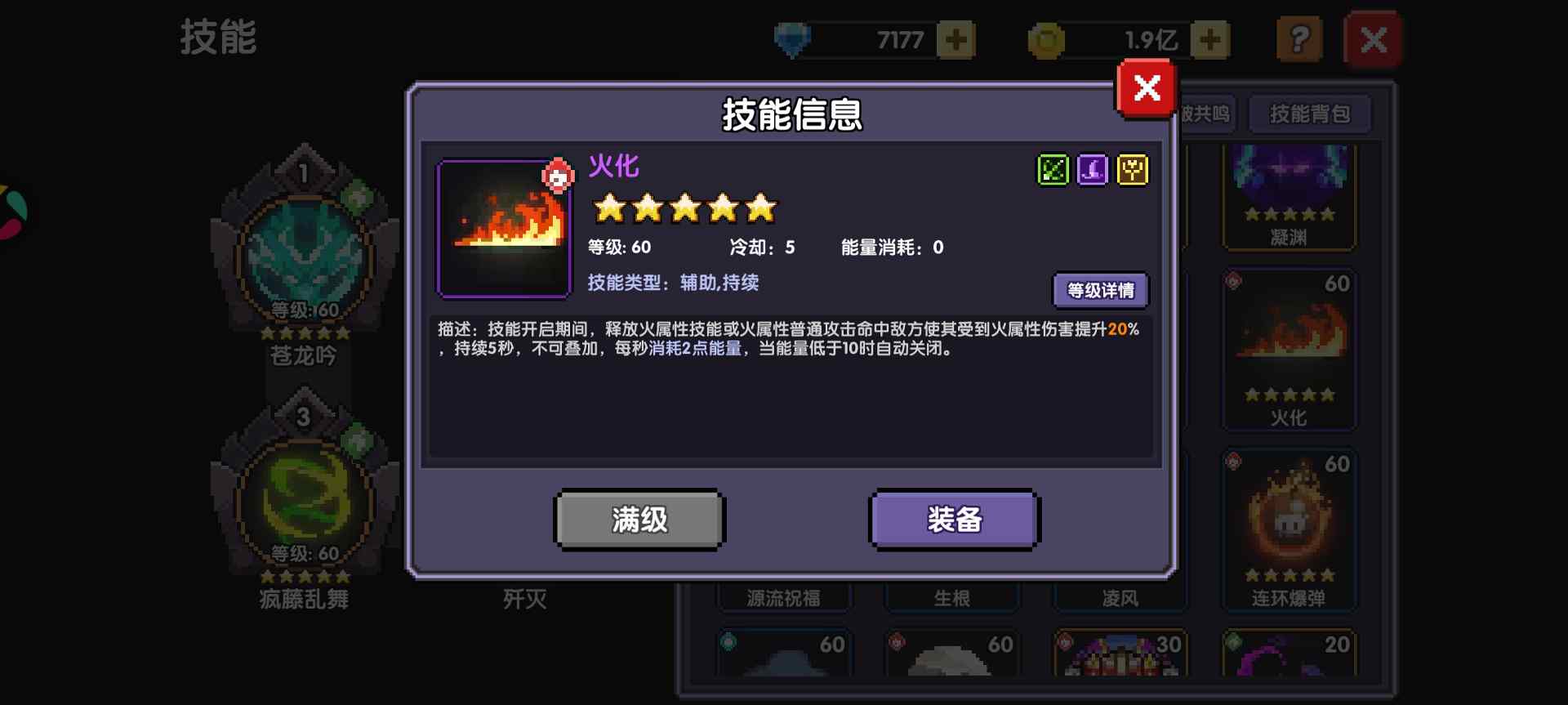1568x705 pixels.
Task: Click the purple hat badge beside 火化
Action: (x=1092, y=170)
